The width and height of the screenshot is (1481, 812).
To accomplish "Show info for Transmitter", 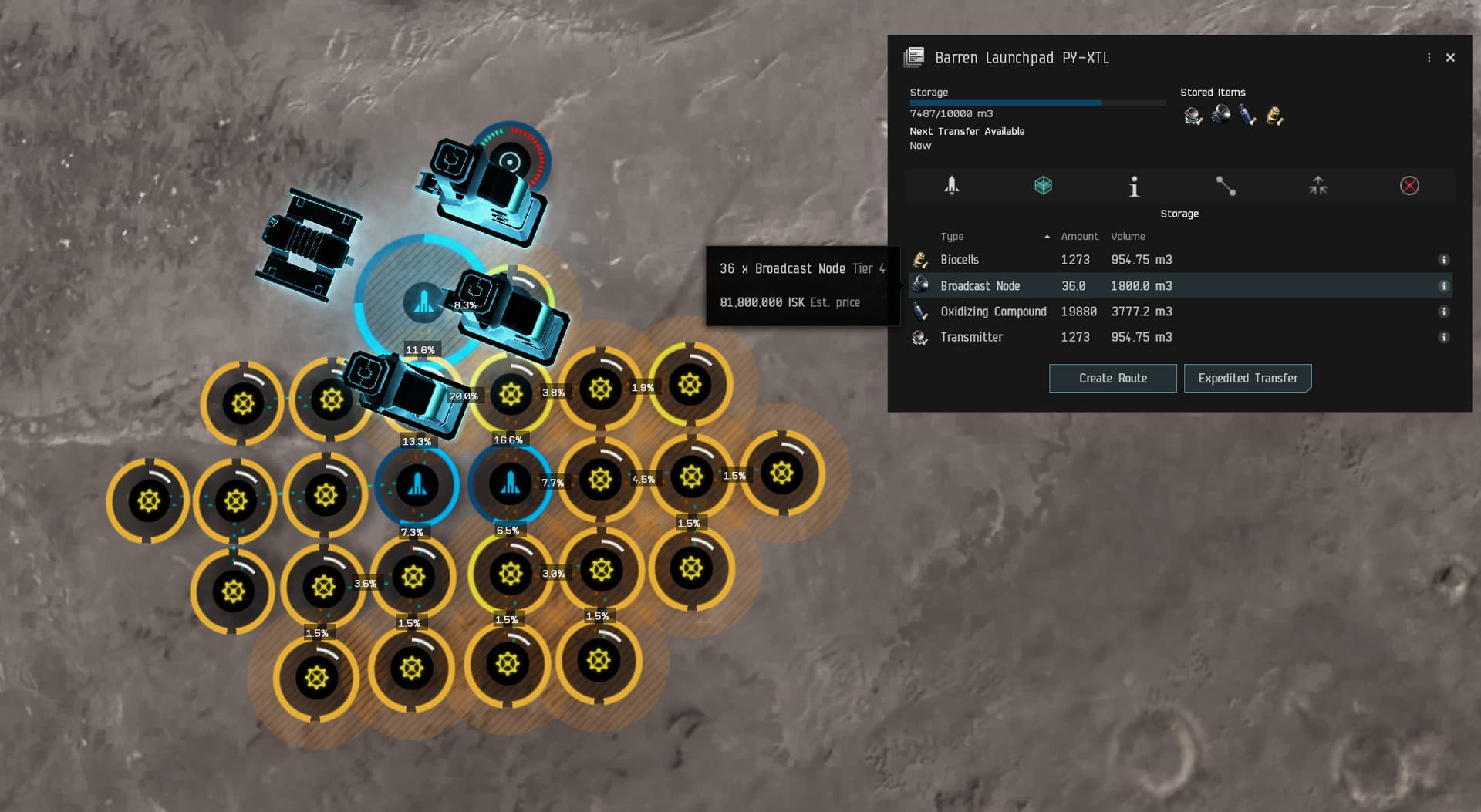I will click(x=1443, y=337).
